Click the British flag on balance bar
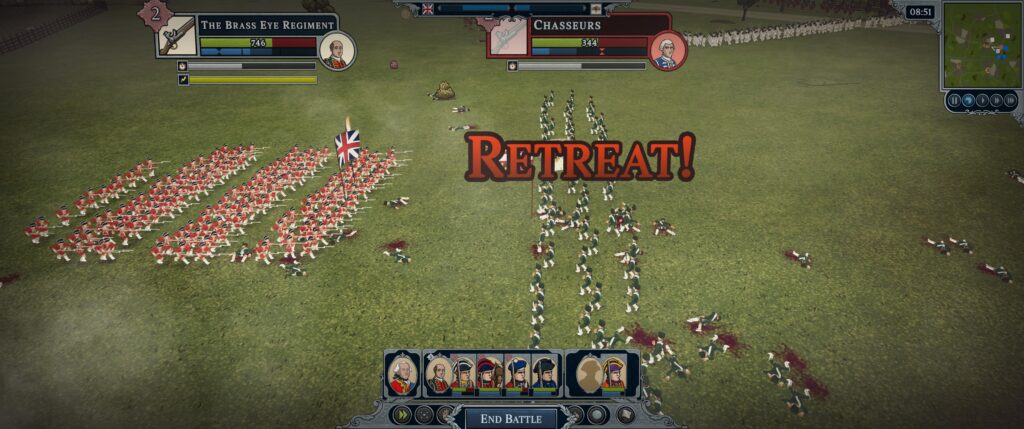Viewport: 1024px width, 429px height. [x=428, y=9]
